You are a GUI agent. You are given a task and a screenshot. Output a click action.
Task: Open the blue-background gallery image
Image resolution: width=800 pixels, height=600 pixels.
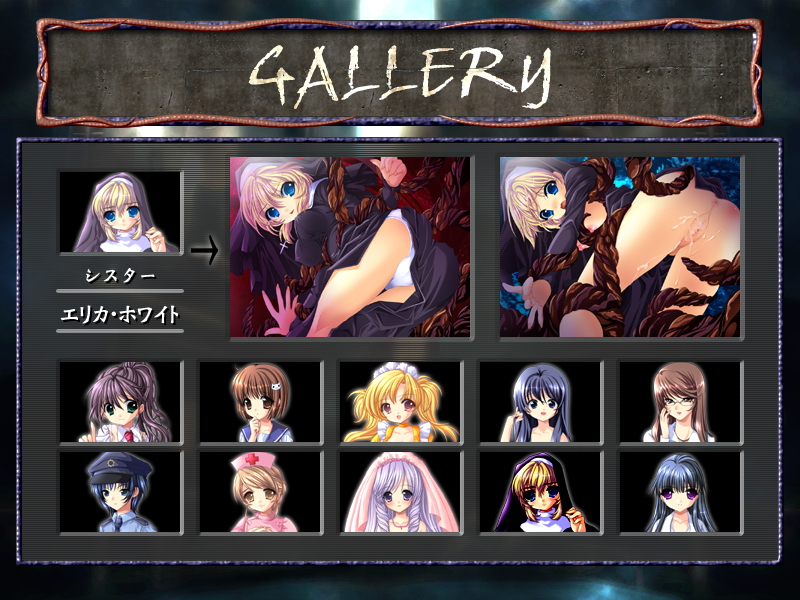(x=620, y=247)
